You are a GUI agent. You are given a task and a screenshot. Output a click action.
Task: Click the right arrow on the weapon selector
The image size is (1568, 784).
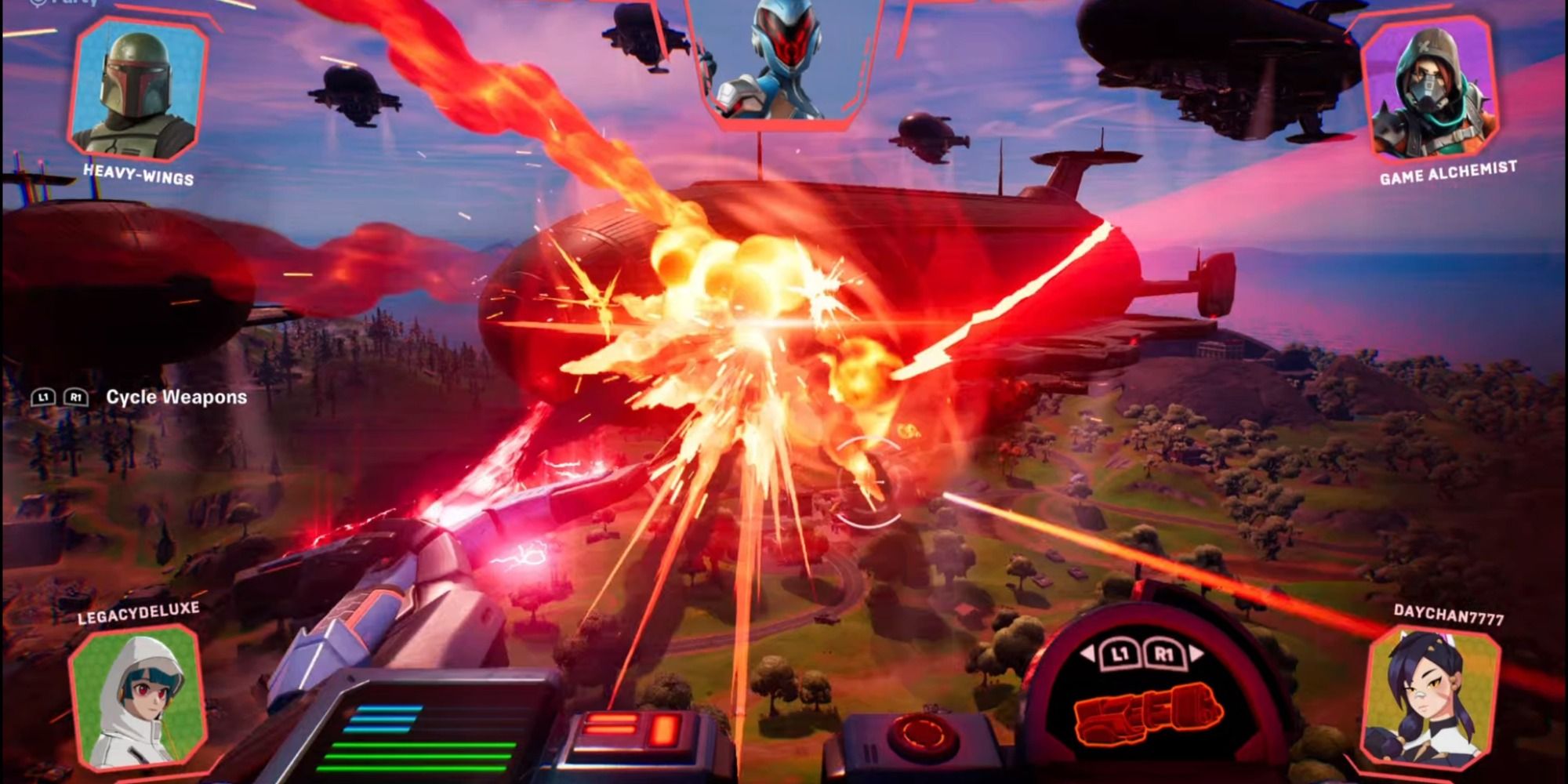point(1196,651)
